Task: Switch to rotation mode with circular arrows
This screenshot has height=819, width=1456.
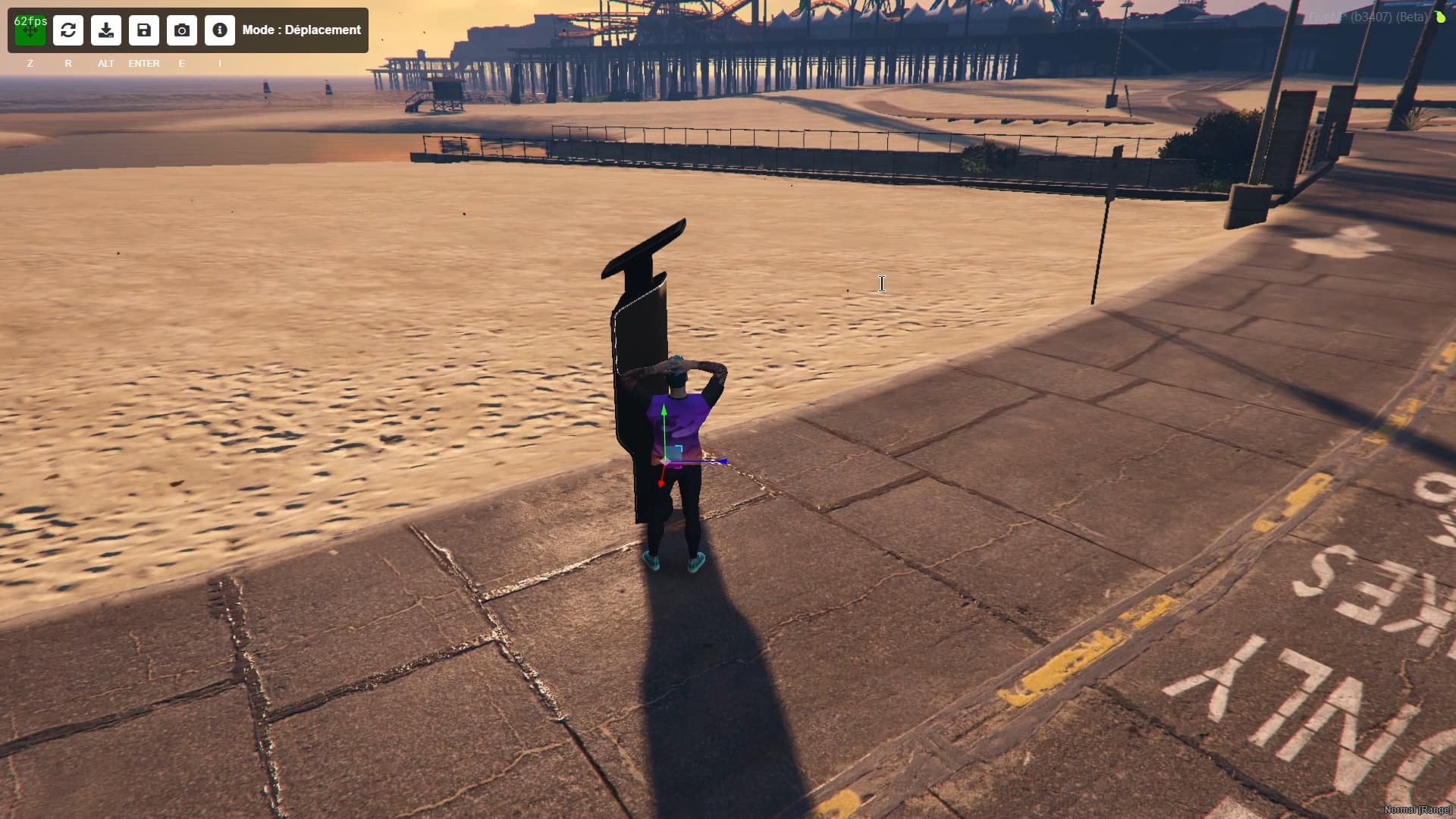Action: (68, 30)
